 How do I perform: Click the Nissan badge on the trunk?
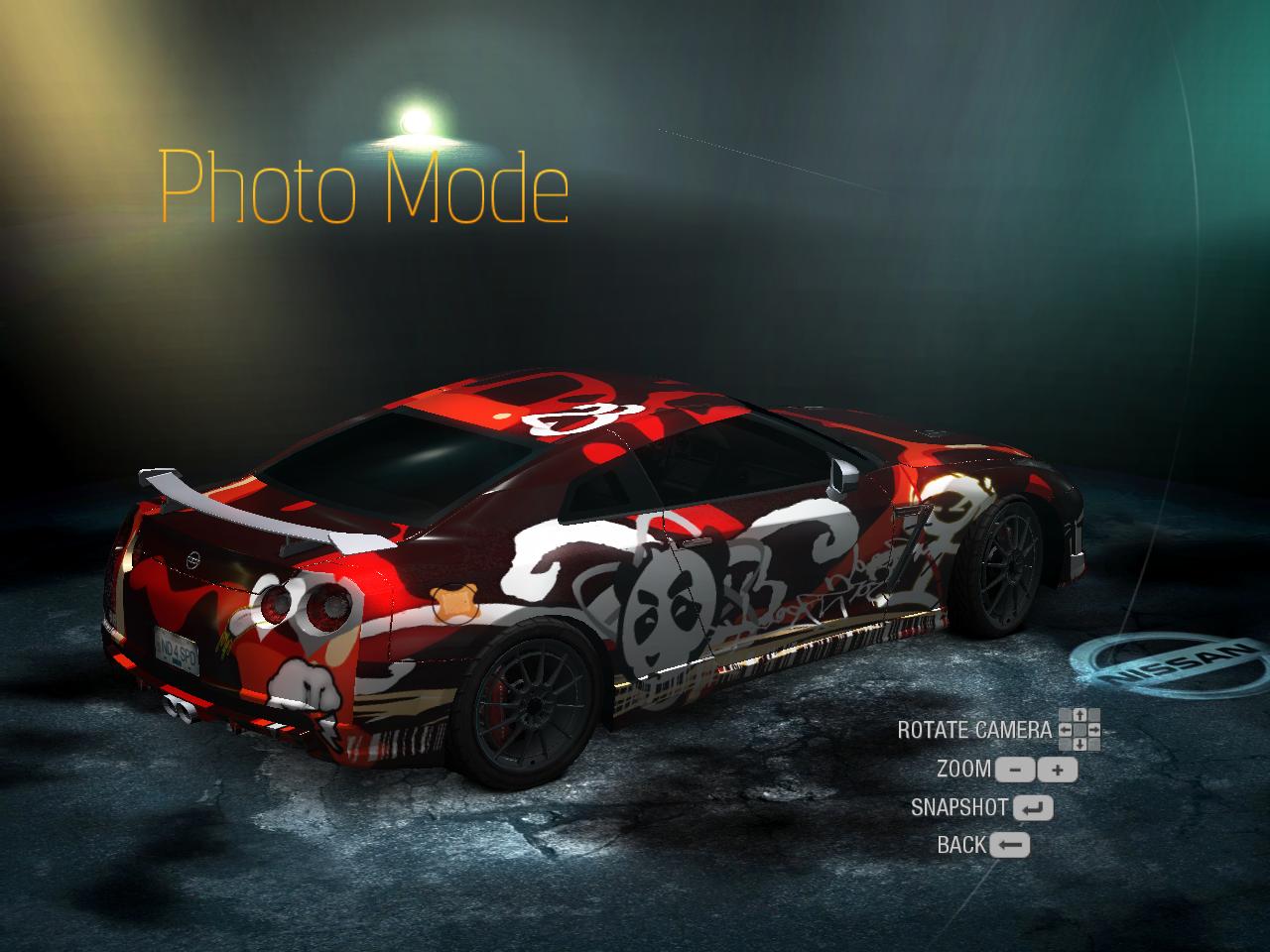click(194, 556)
